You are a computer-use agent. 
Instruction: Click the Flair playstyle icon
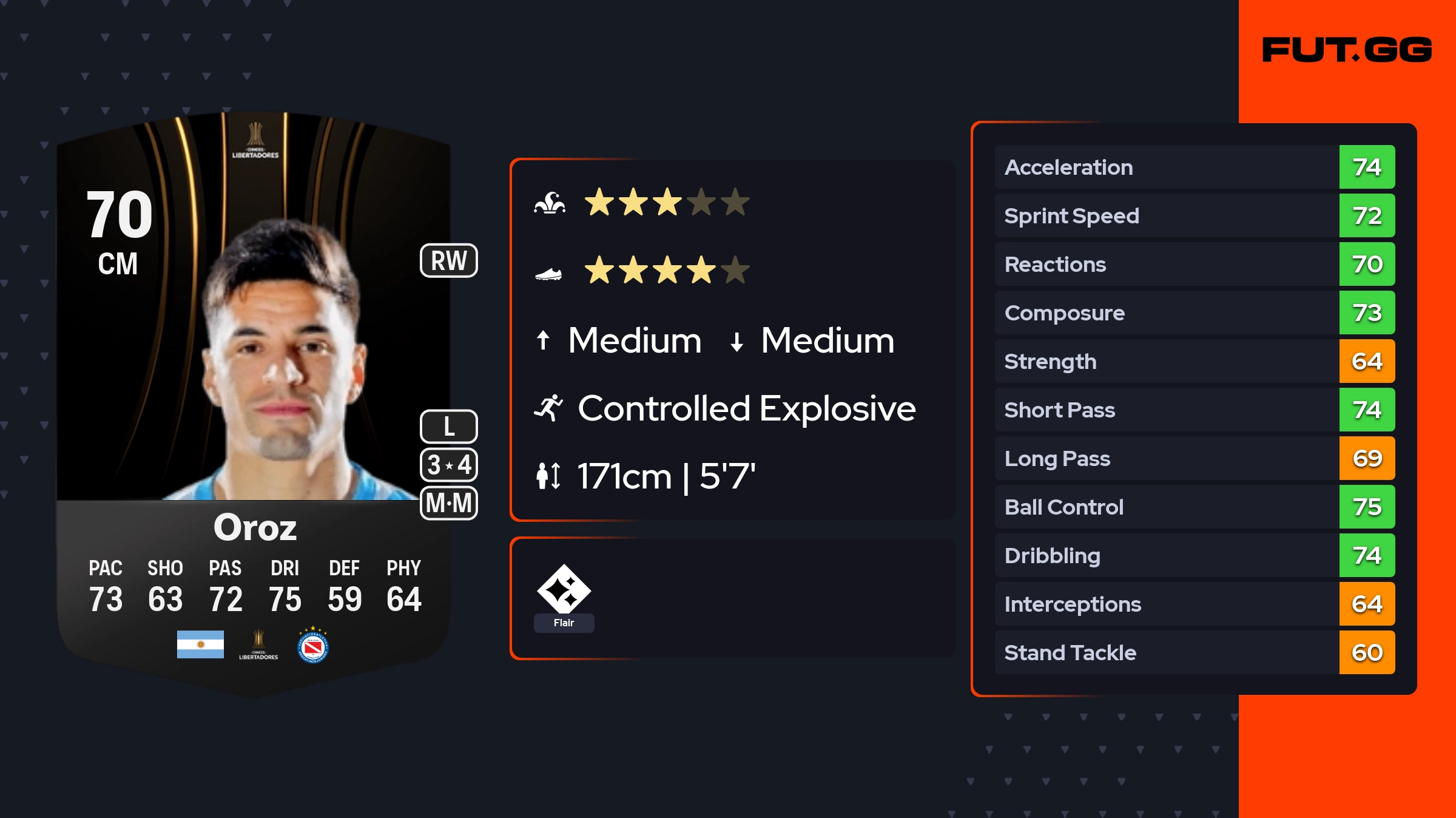(x=564, y=589)
